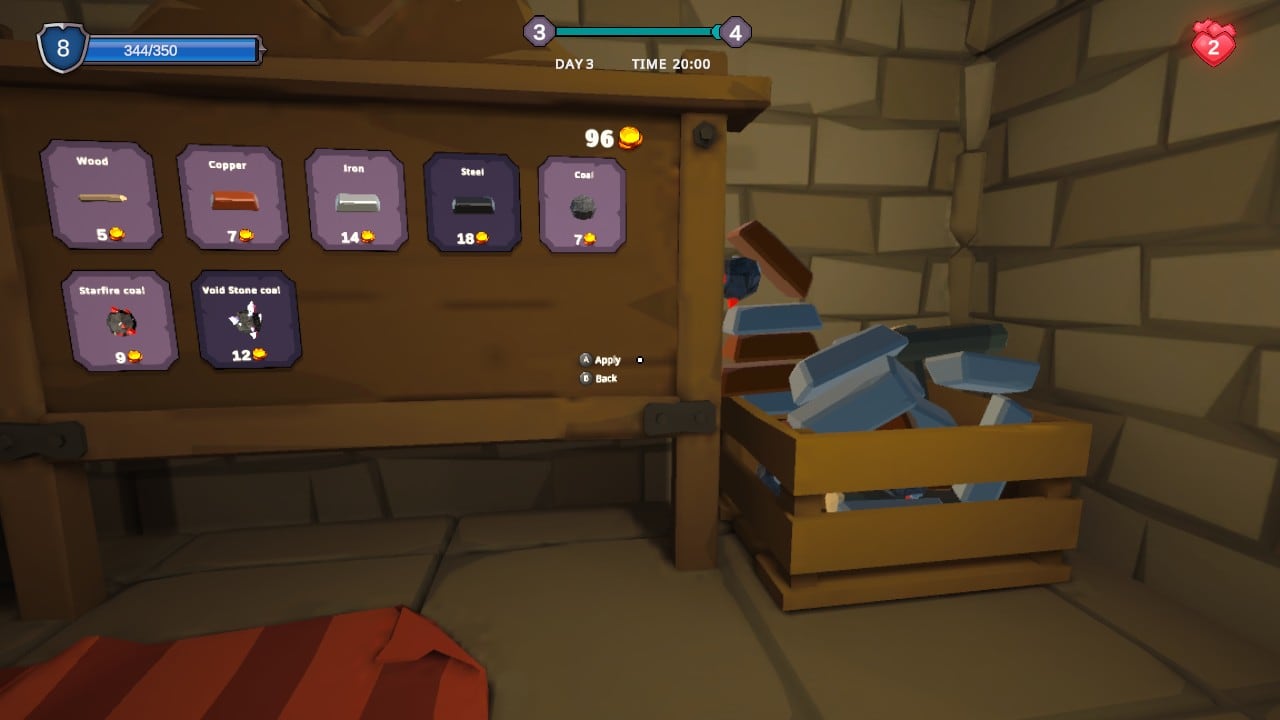This screenshot has width=1280, height=720.
Task: Select the Void Stone coal item
Action: click(x=247, y=320)
